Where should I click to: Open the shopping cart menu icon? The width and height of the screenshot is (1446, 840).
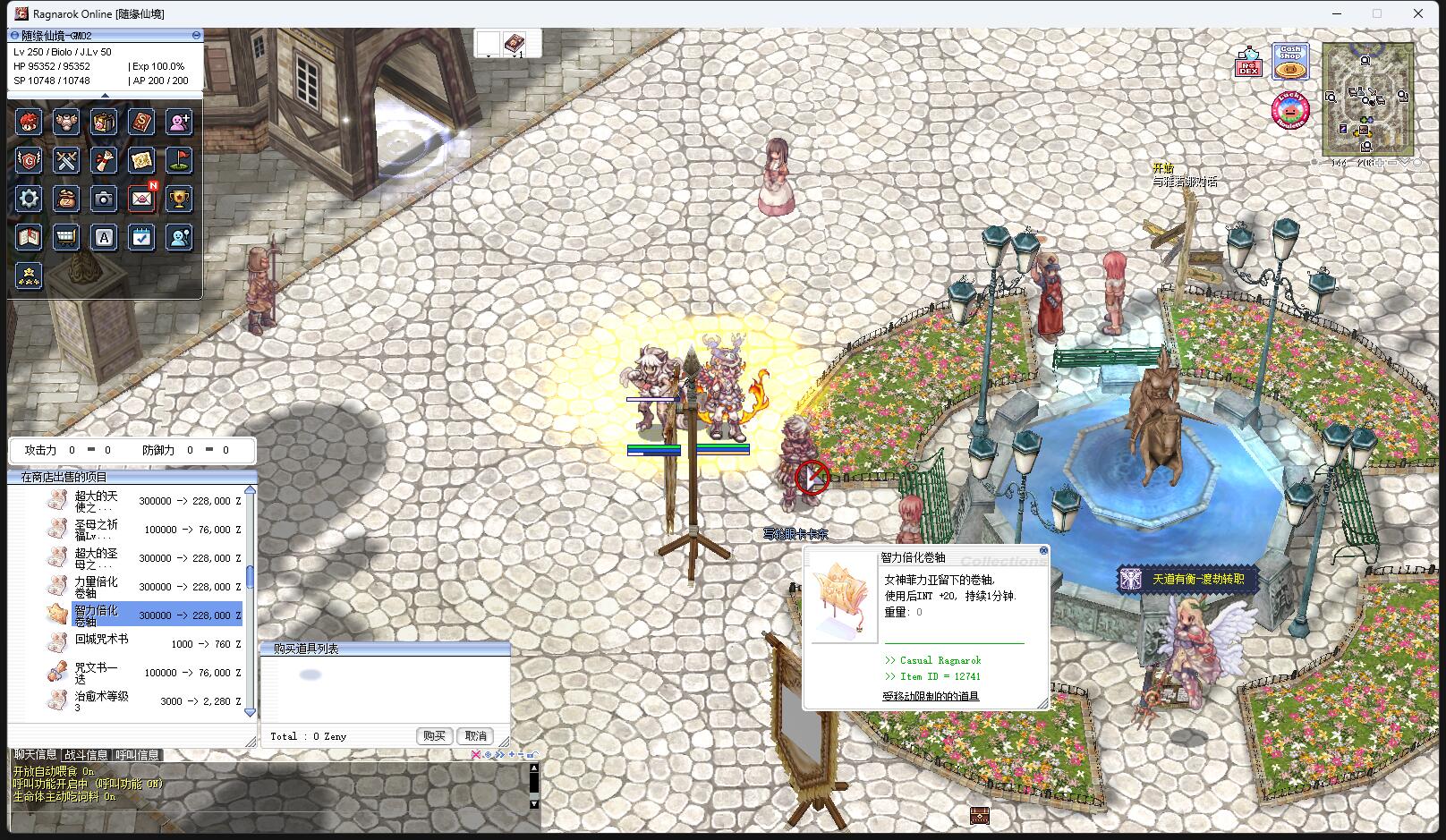tap(66, 237)
